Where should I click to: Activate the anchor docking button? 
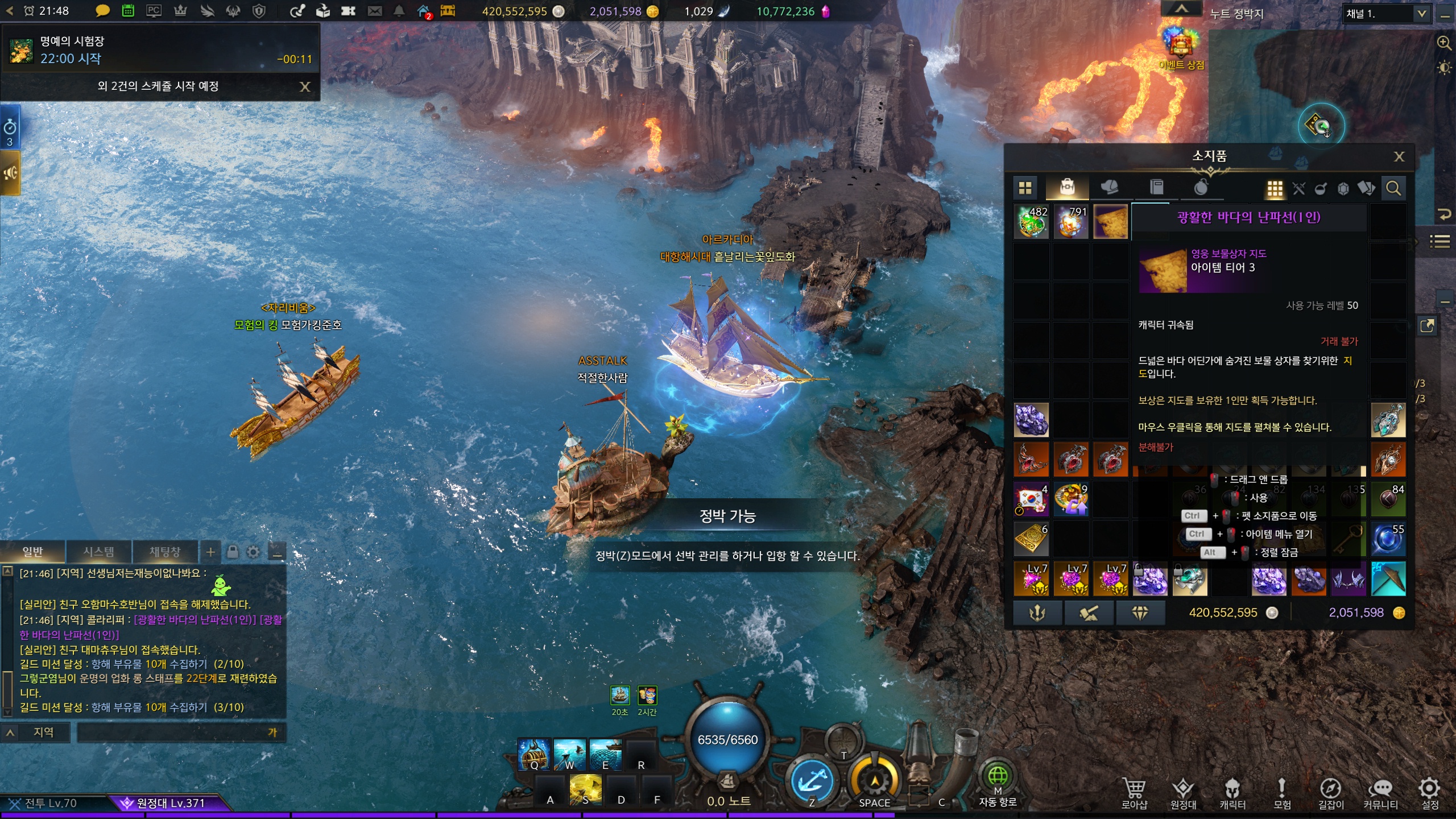tap(812, 782)
